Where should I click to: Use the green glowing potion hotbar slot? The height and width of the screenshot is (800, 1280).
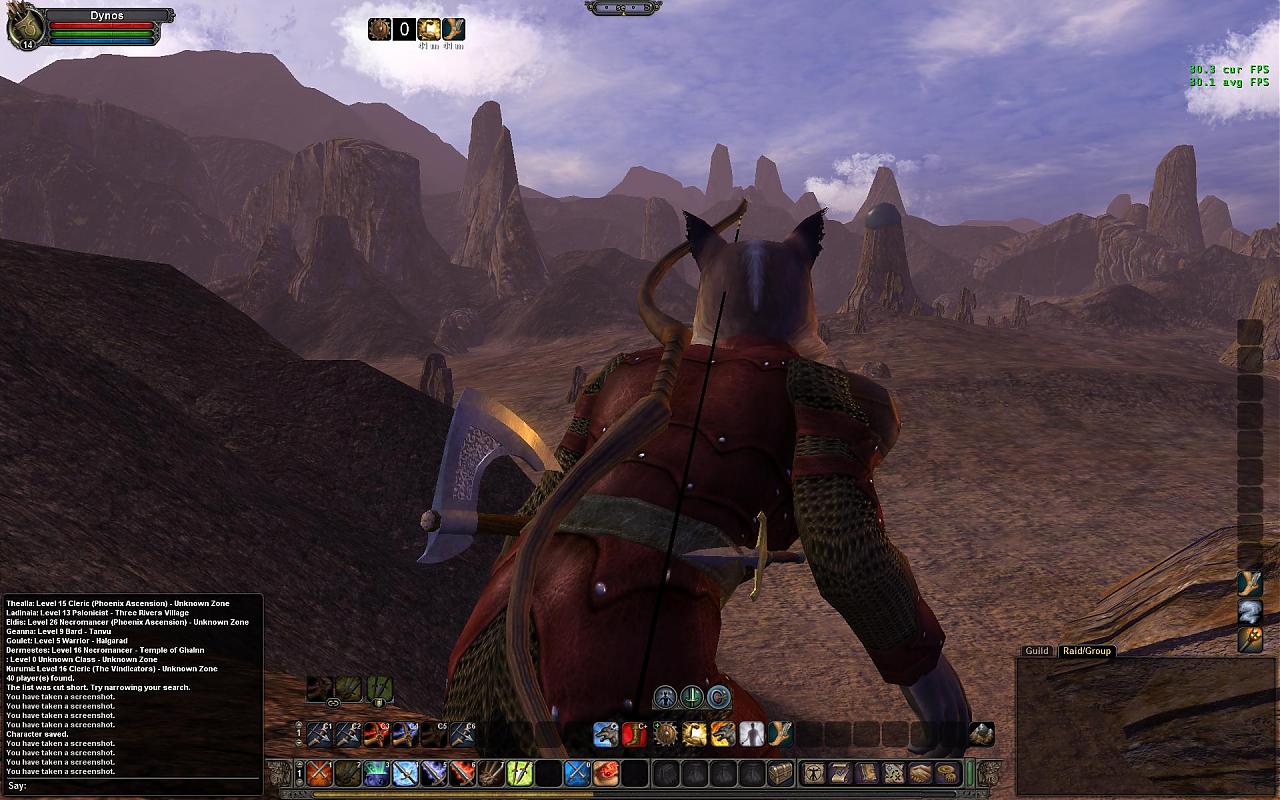pos(375,773)
